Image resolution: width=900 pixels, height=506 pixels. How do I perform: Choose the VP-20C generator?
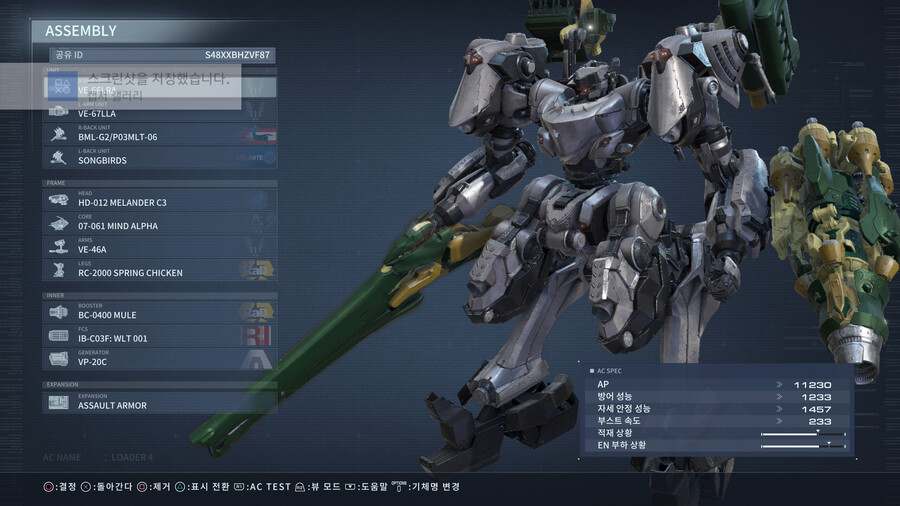point(160,359)
